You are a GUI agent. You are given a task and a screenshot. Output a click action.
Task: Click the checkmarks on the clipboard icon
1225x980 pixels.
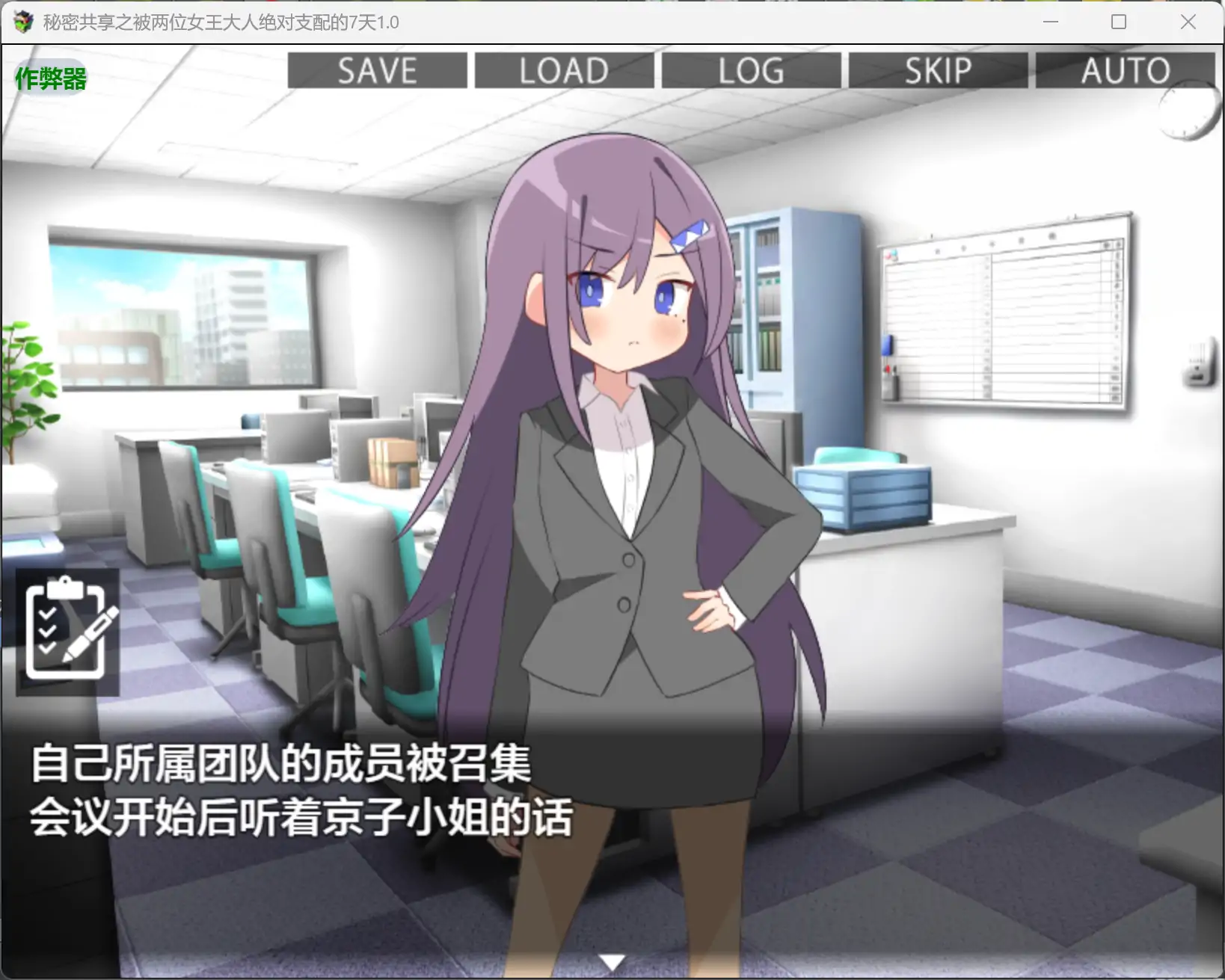(x=49, y=632)
